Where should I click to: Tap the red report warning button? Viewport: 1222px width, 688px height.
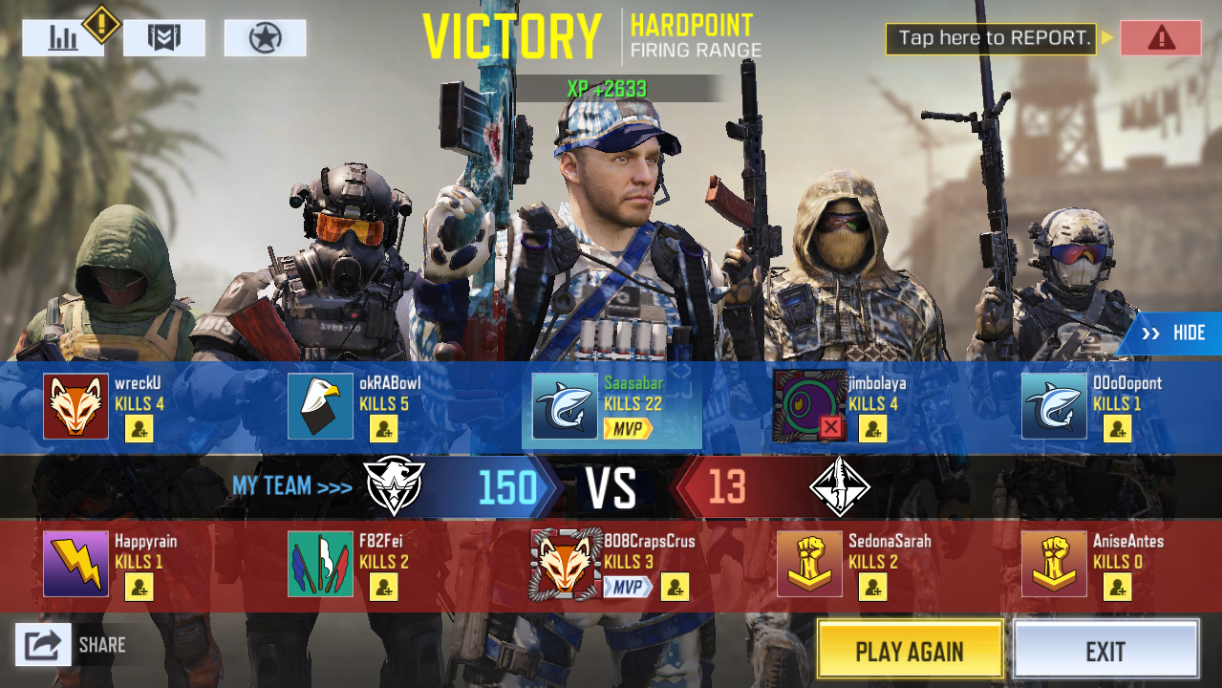pyautogui.click(x=1160, y=38)
